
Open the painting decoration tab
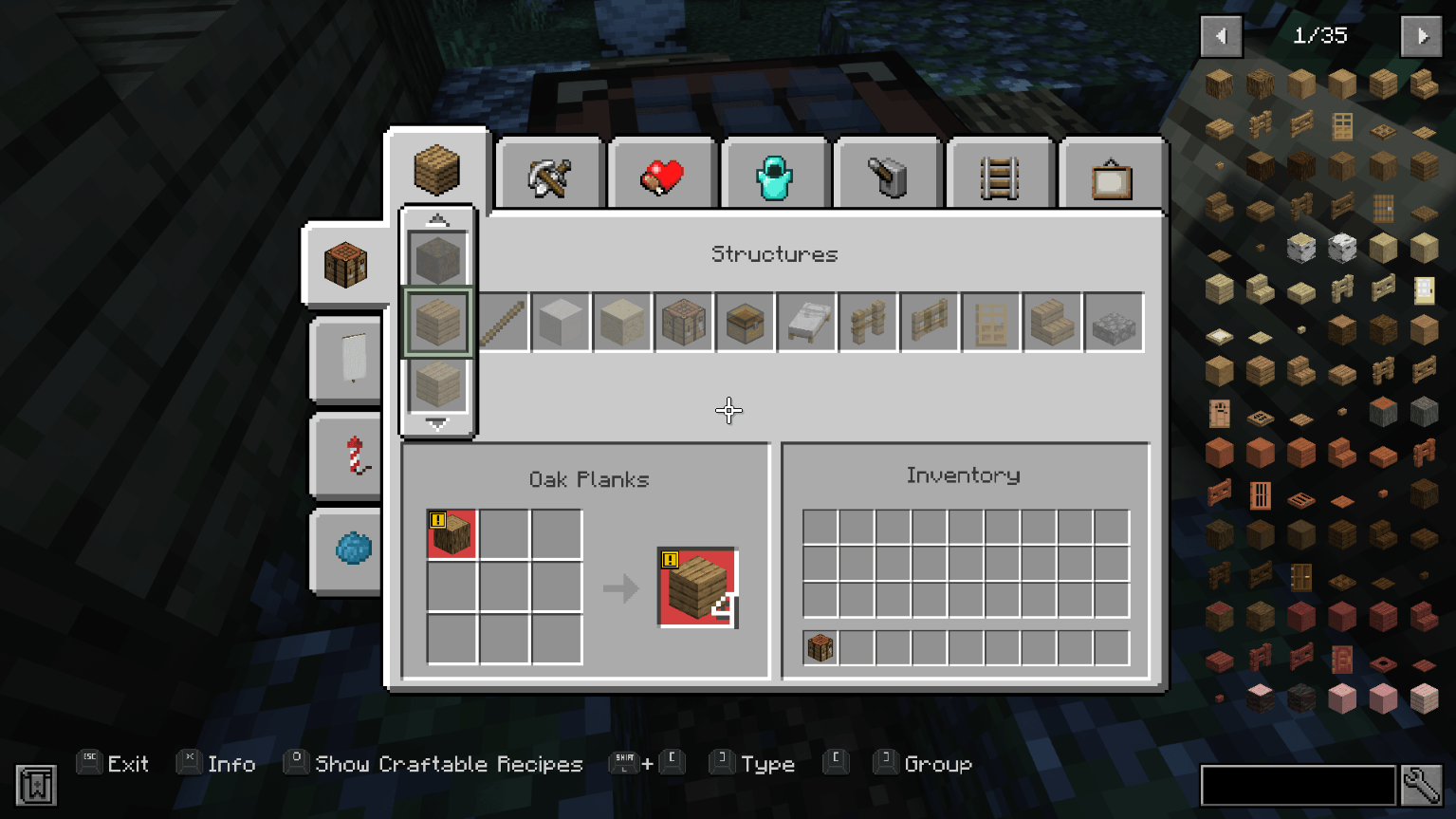point(1111,173)
